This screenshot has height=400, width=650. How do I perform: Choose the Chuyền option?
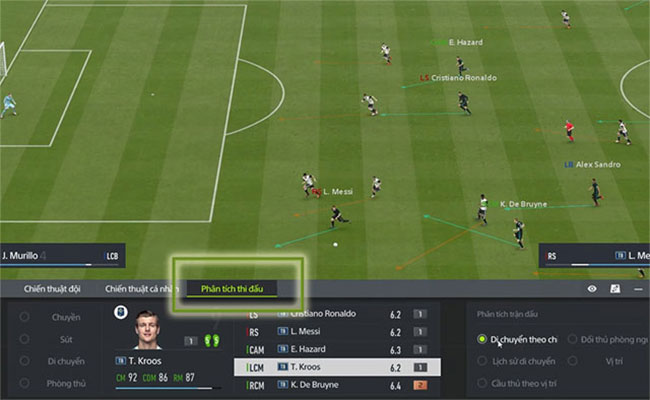(x=66, y=317)
